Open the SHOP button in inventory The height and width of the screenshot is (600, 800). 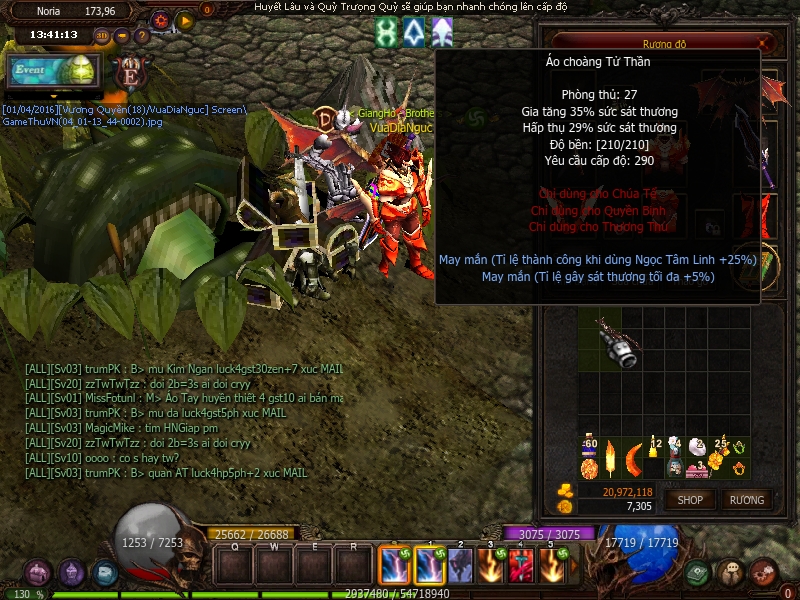tap(690, 499)
